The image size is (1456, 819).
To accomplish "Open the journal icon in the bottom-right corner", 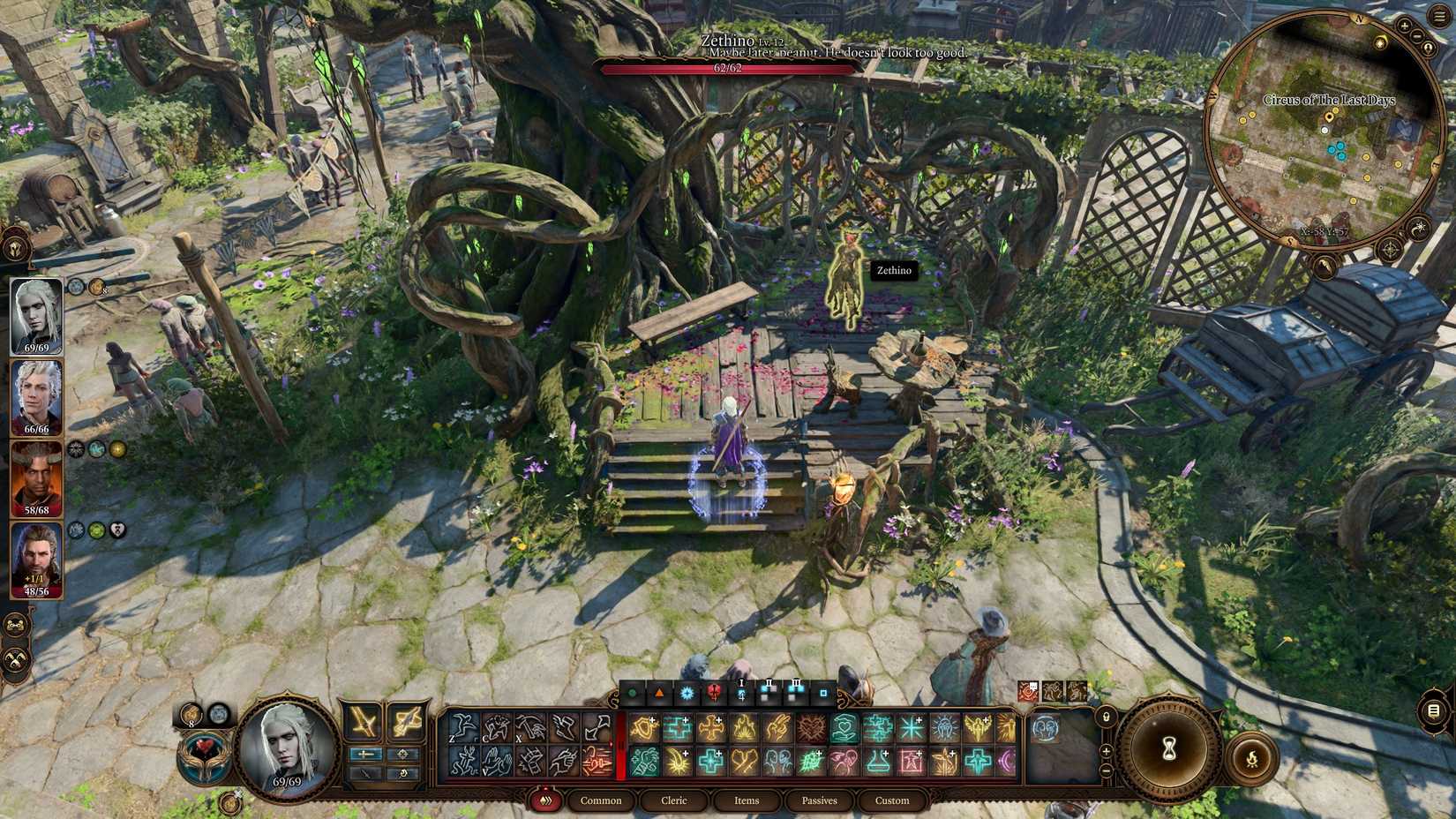I will 1433,709.
